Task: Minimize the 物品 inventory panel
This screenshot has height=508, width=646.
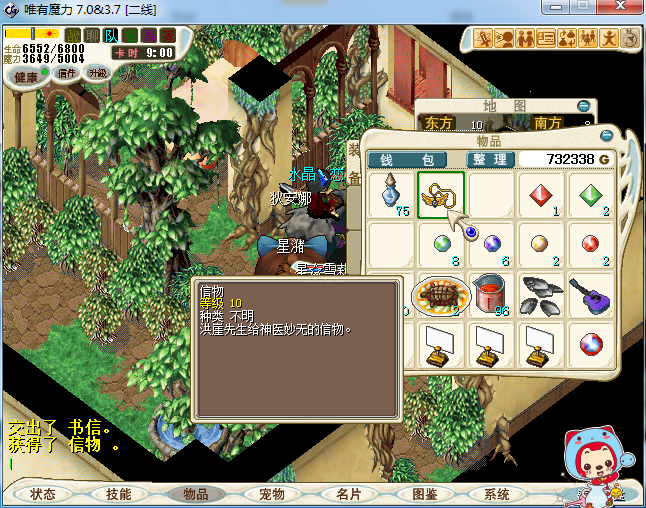Action: click(605, 136)
